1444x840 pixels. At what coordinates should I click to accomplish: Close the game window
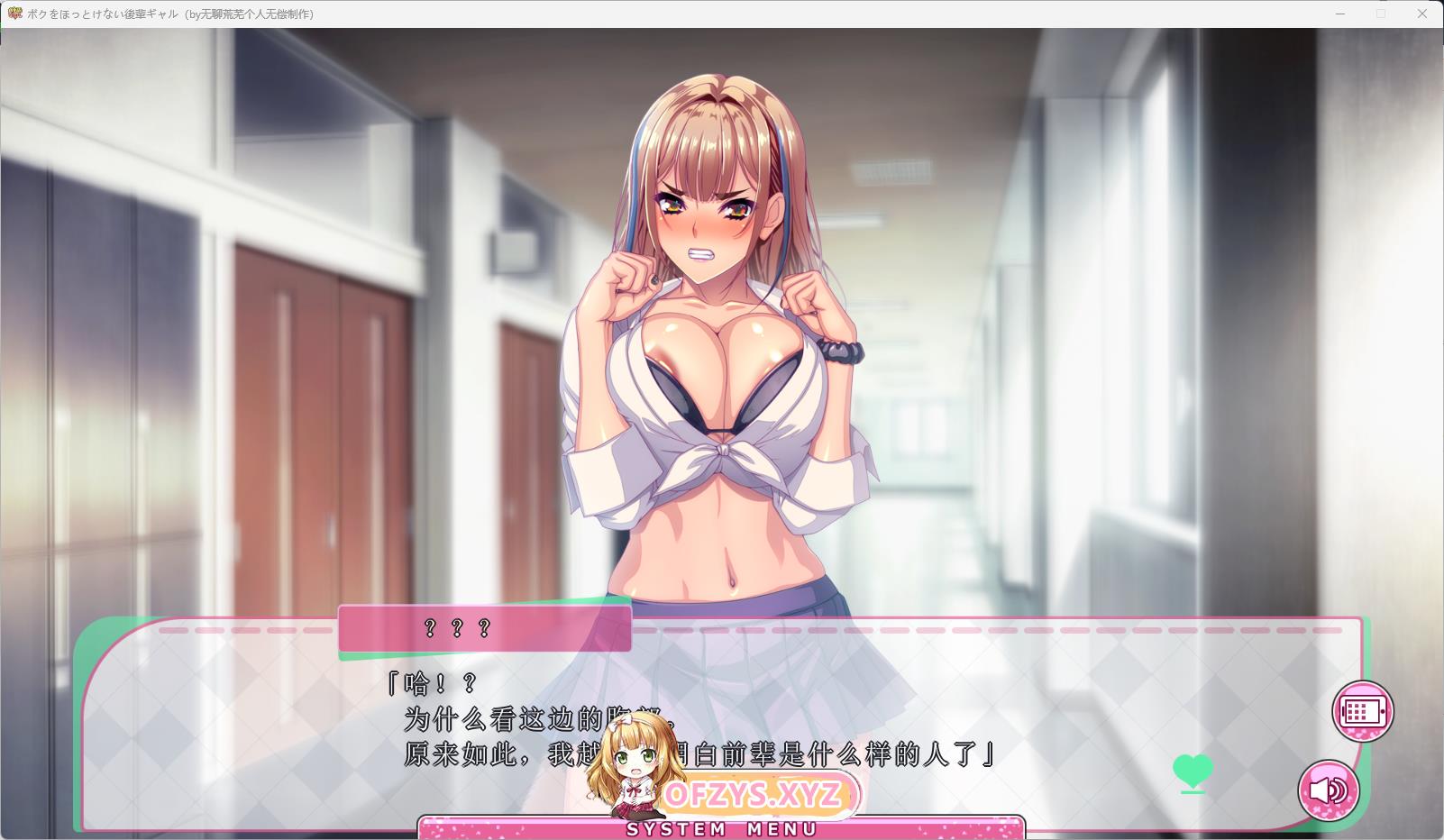(1422, 14)
